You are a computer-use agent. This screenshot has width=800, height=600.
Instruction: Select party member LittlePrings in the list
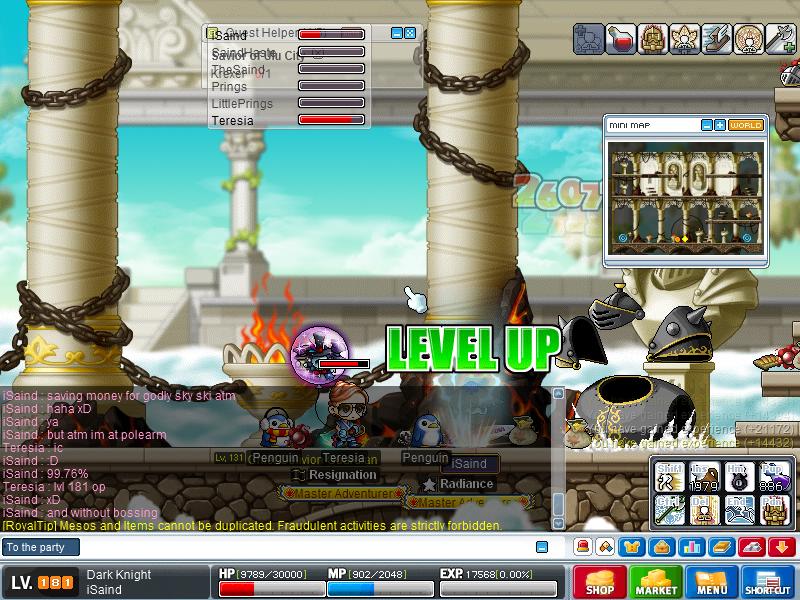coord(242,104)
